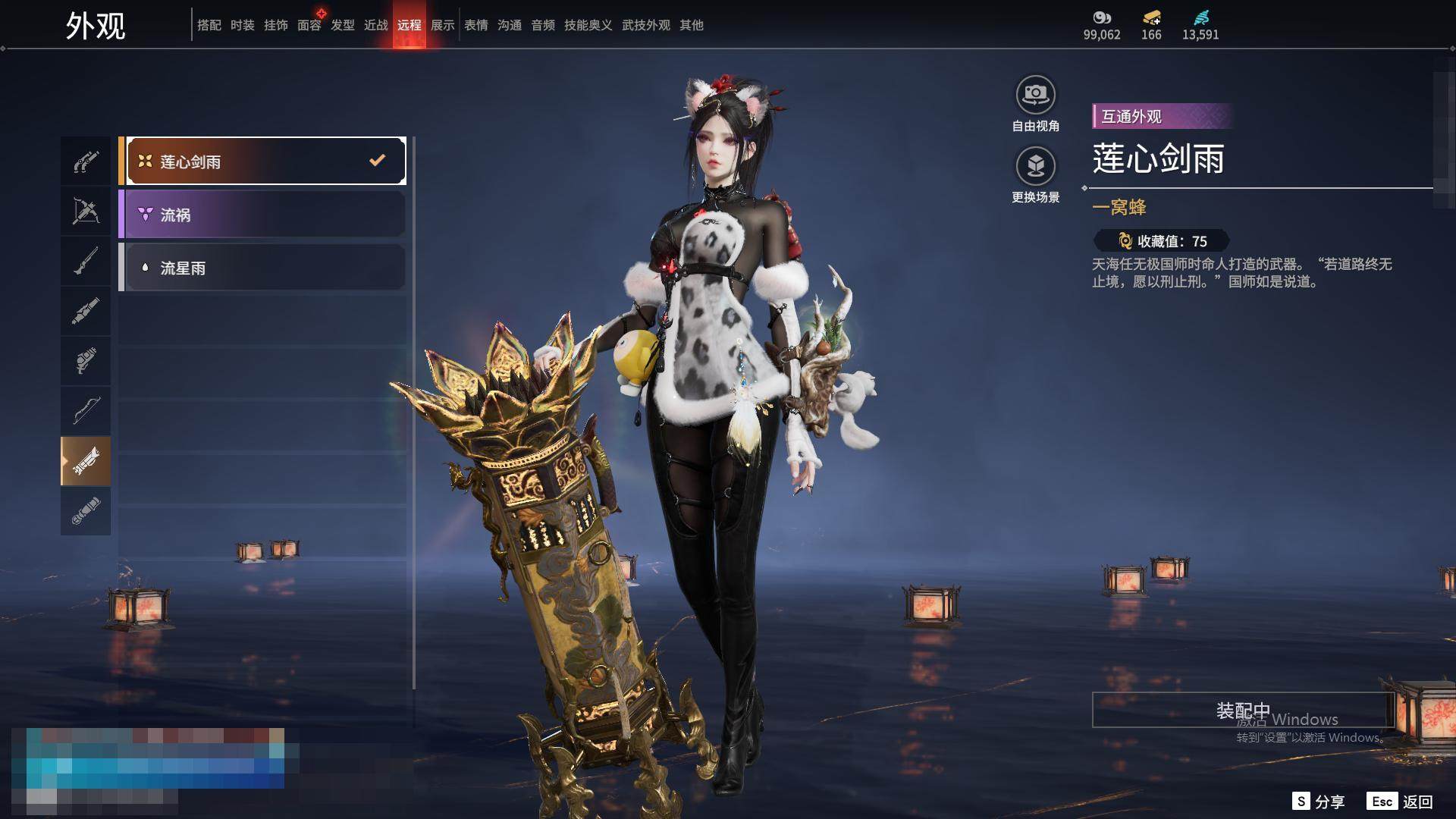Image resolution: width=1456 pixels, height=819 pixels.
Task: Select the dual pistols weapon category
Action: pyautogui.click(x=86, y=161)
